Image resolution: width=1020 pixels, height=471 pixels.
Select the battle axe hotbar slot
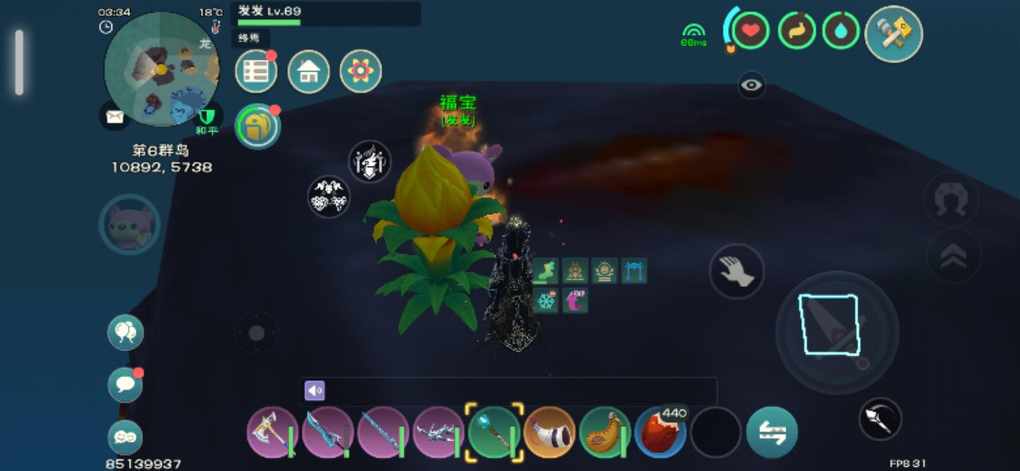[272, 433]
